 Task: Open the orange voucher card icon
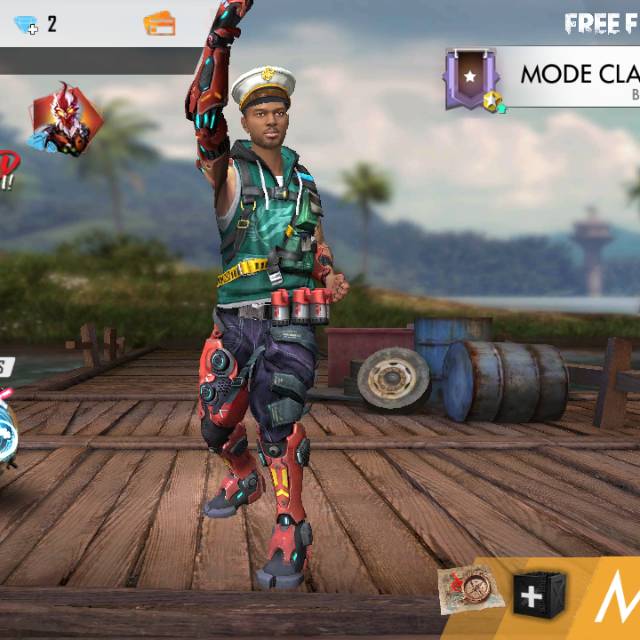(159, 24)
